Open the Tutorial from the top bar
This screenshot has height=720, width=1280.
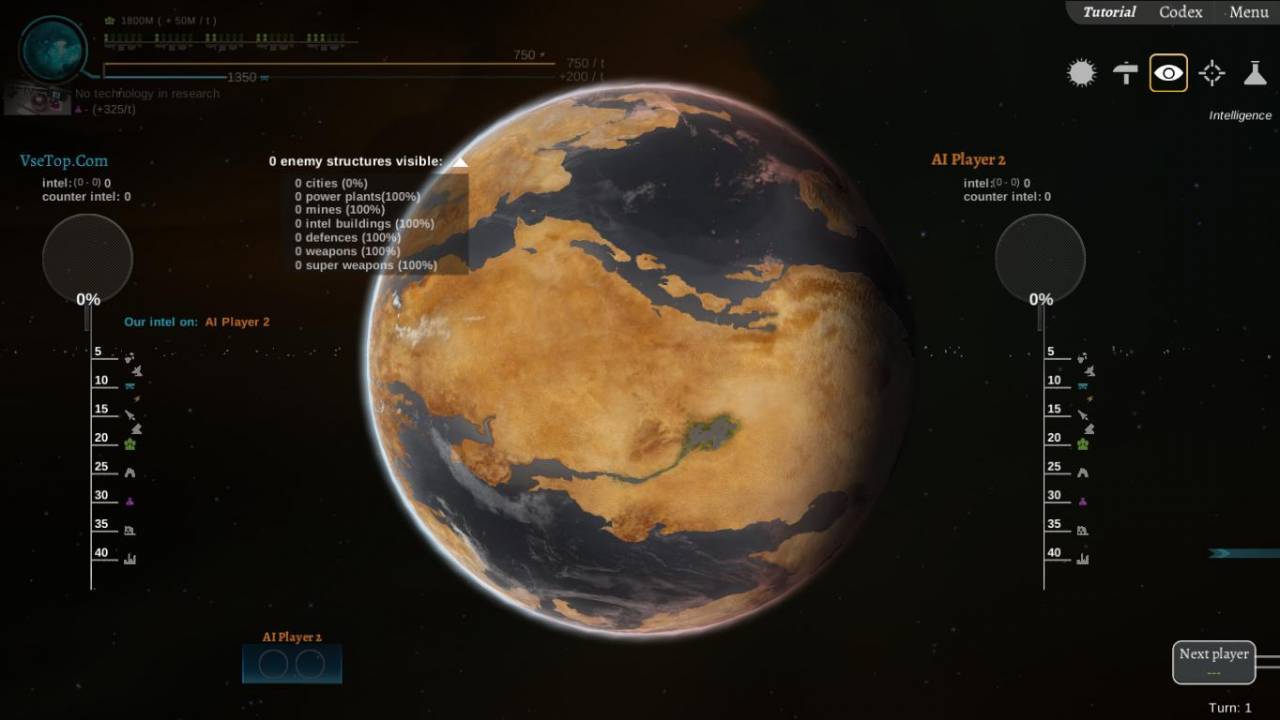[1109, 12]
